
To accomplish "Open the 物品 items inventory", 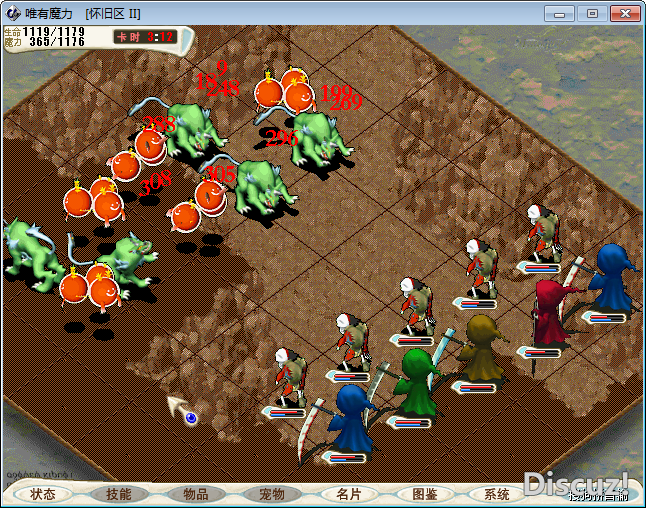I will click(x=195, y=494).
